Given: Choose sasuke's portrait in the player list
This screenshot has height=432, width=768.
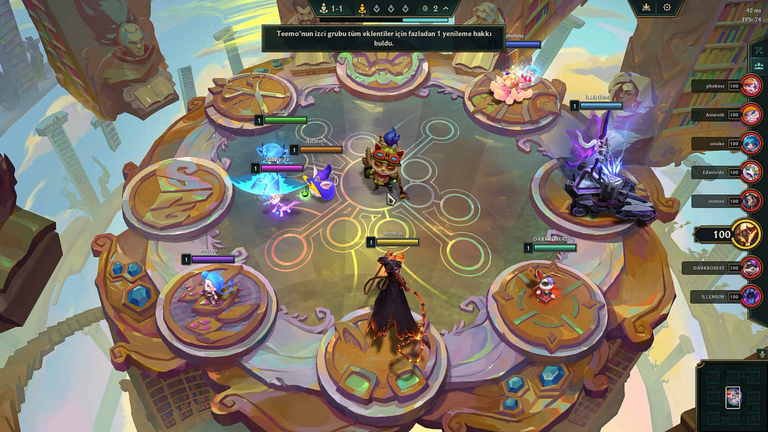Looking at the screenshot, I should (751, 143).
